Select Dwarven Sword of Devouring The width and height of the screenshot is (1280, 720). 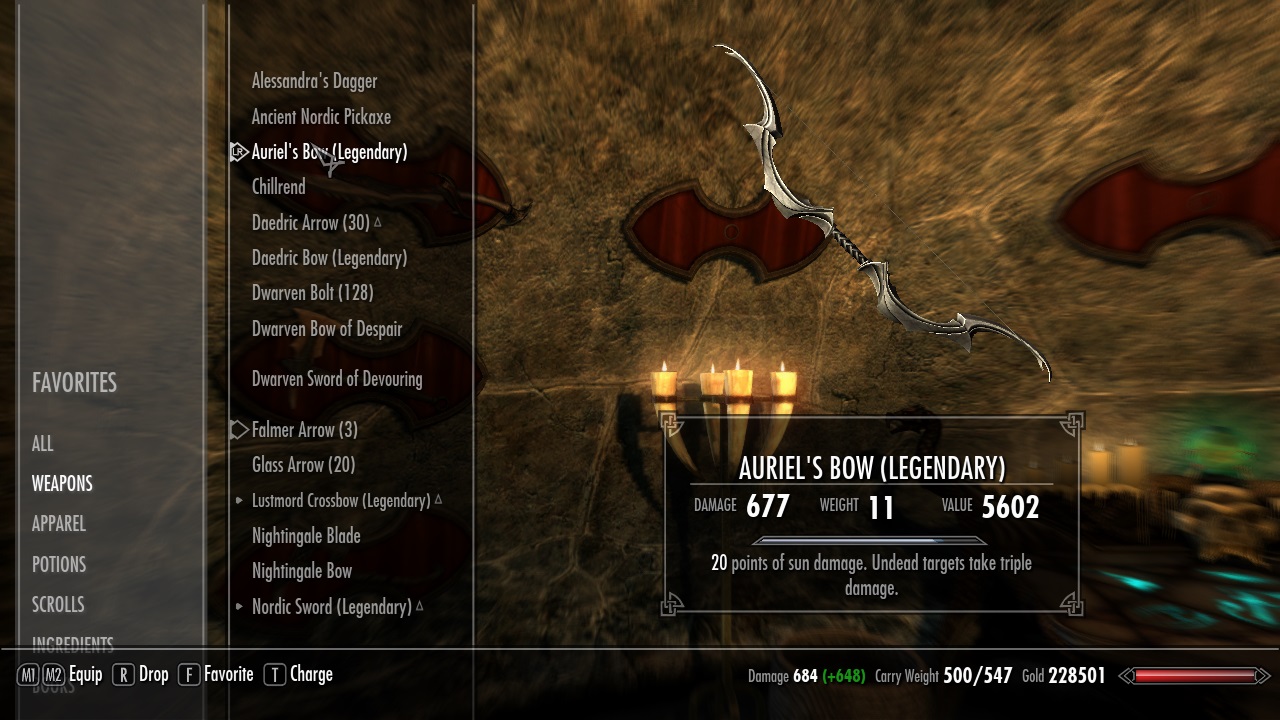337,379
